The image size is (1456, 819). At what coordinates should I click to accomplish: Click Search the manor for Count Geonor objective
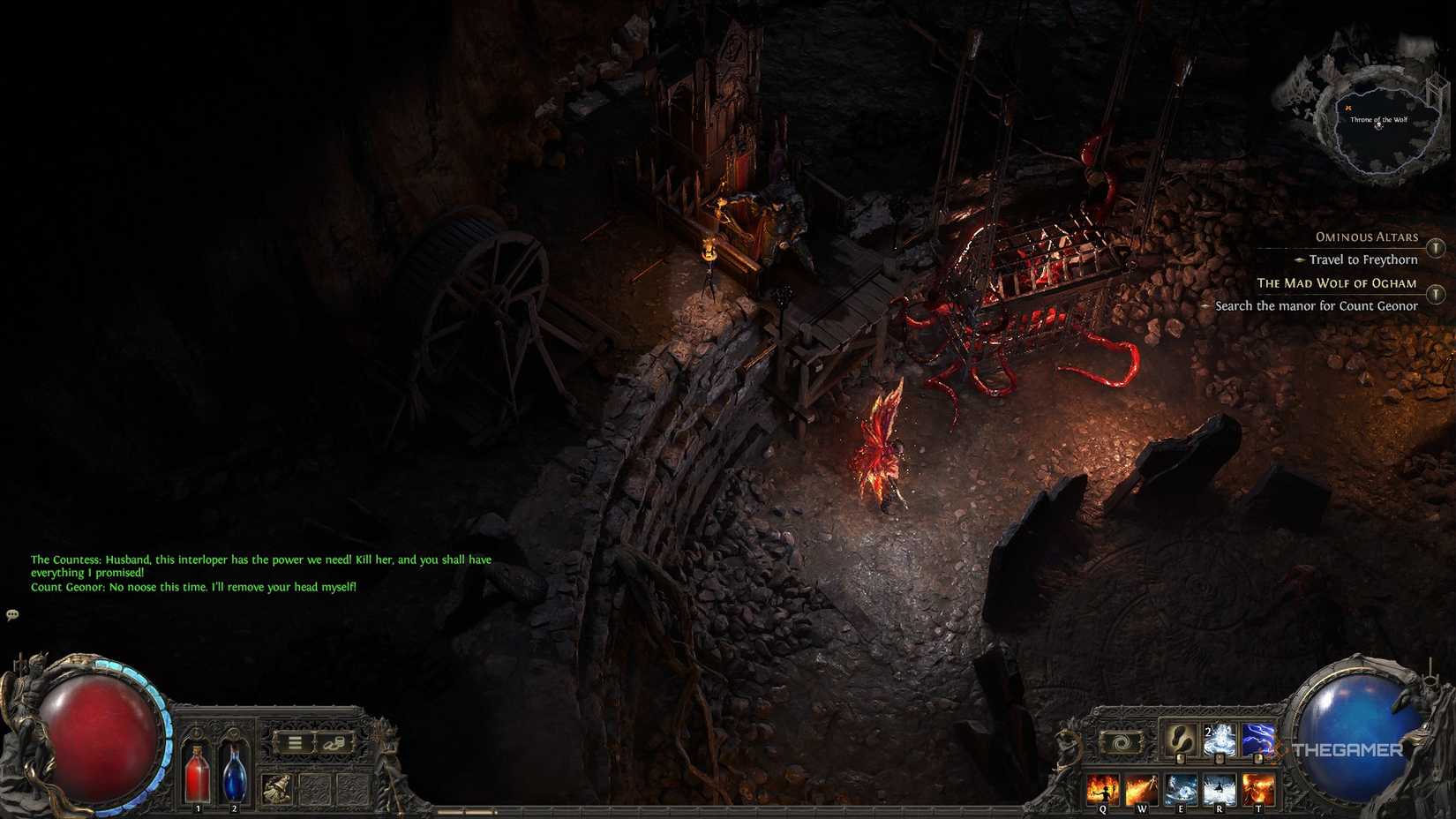coord(1315,305)
